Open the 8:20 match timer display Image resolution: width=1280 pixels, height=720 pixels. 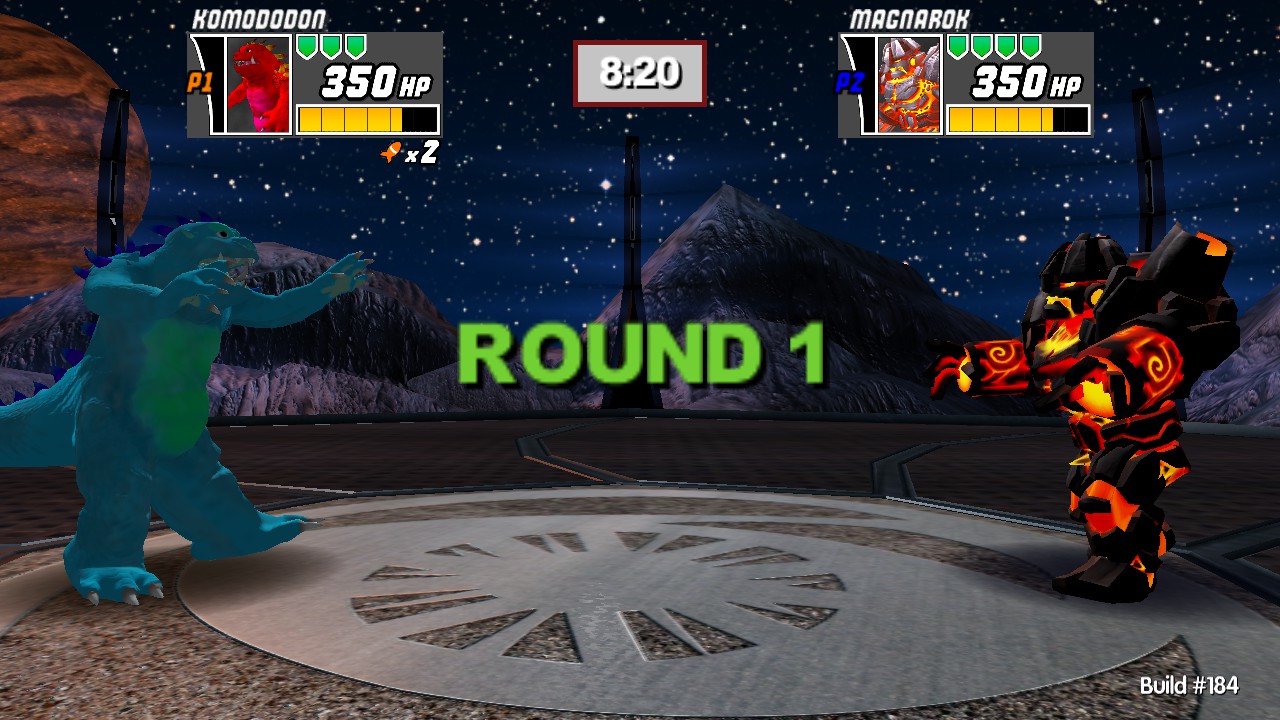639,72
